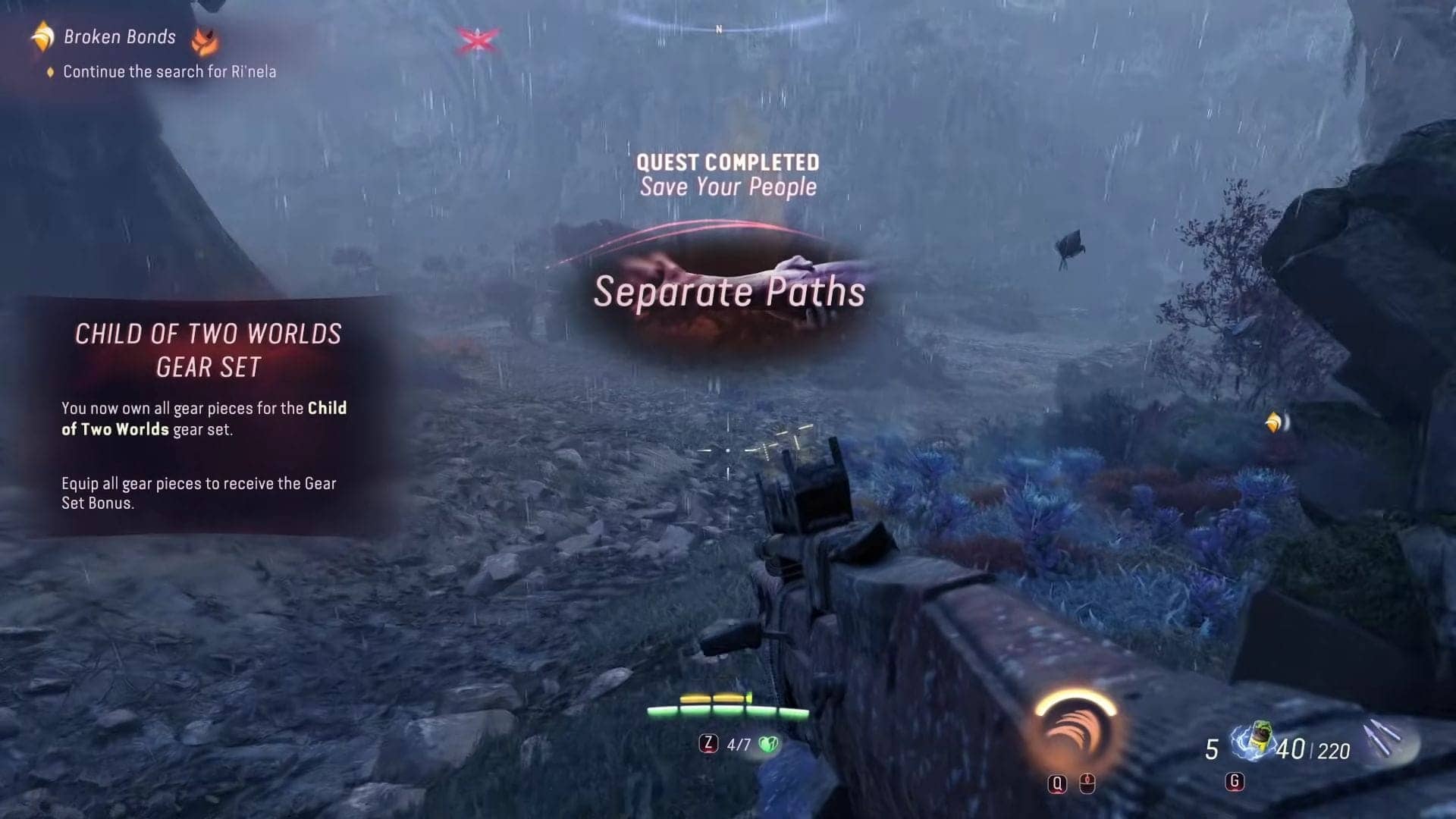Select the 'Continue the search for Ri'nela' objective
Image resolution: width=1456 pixels, height=819 pixels.
[x=169, y=71]
